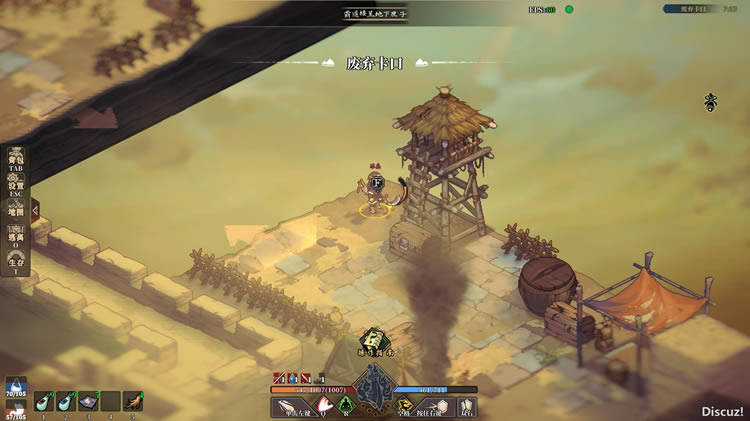Trigger the yellow dash skill icon

point(405,406)
